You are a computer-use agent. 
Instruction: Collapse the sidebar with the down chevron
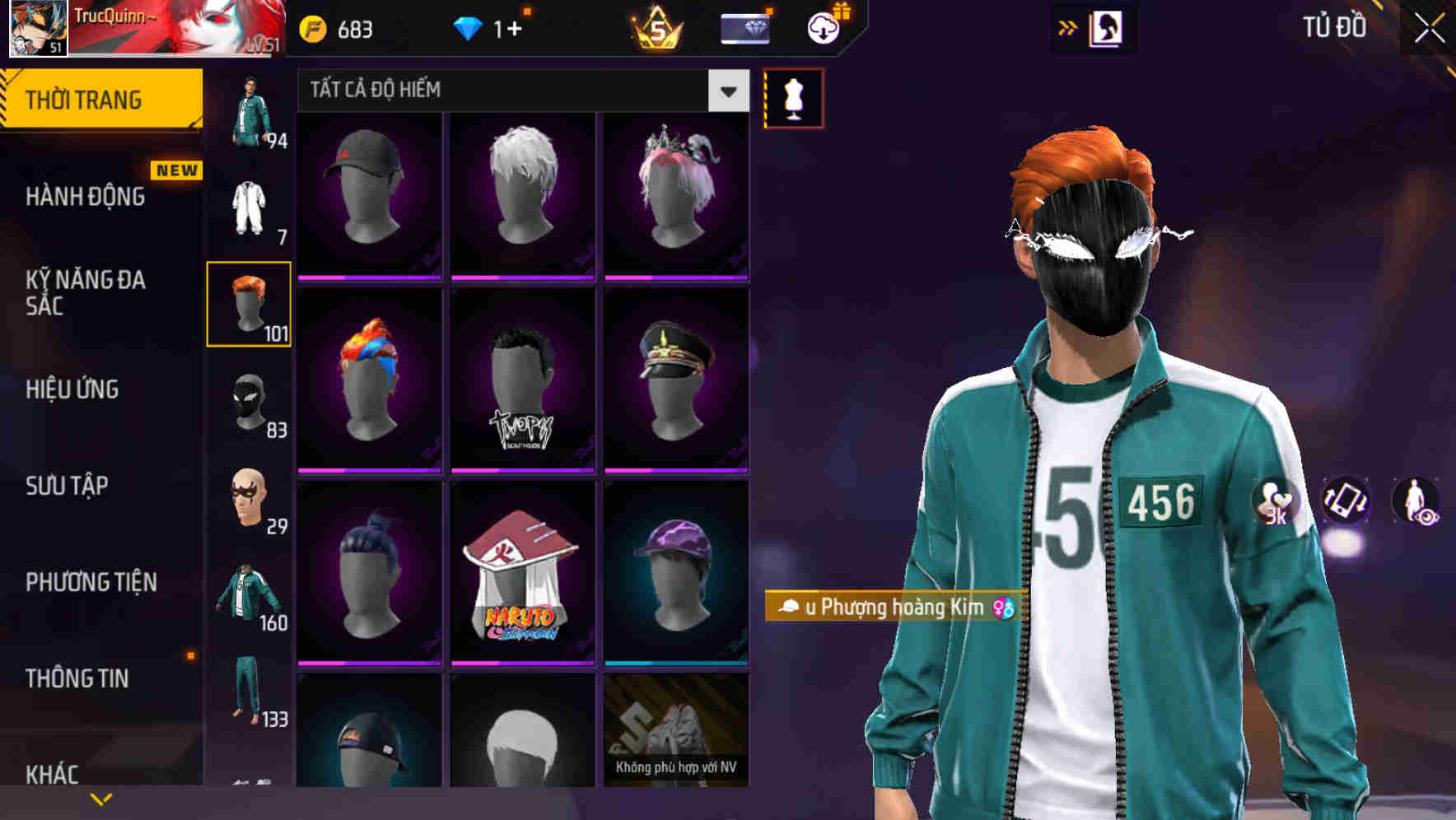(101, 798)
